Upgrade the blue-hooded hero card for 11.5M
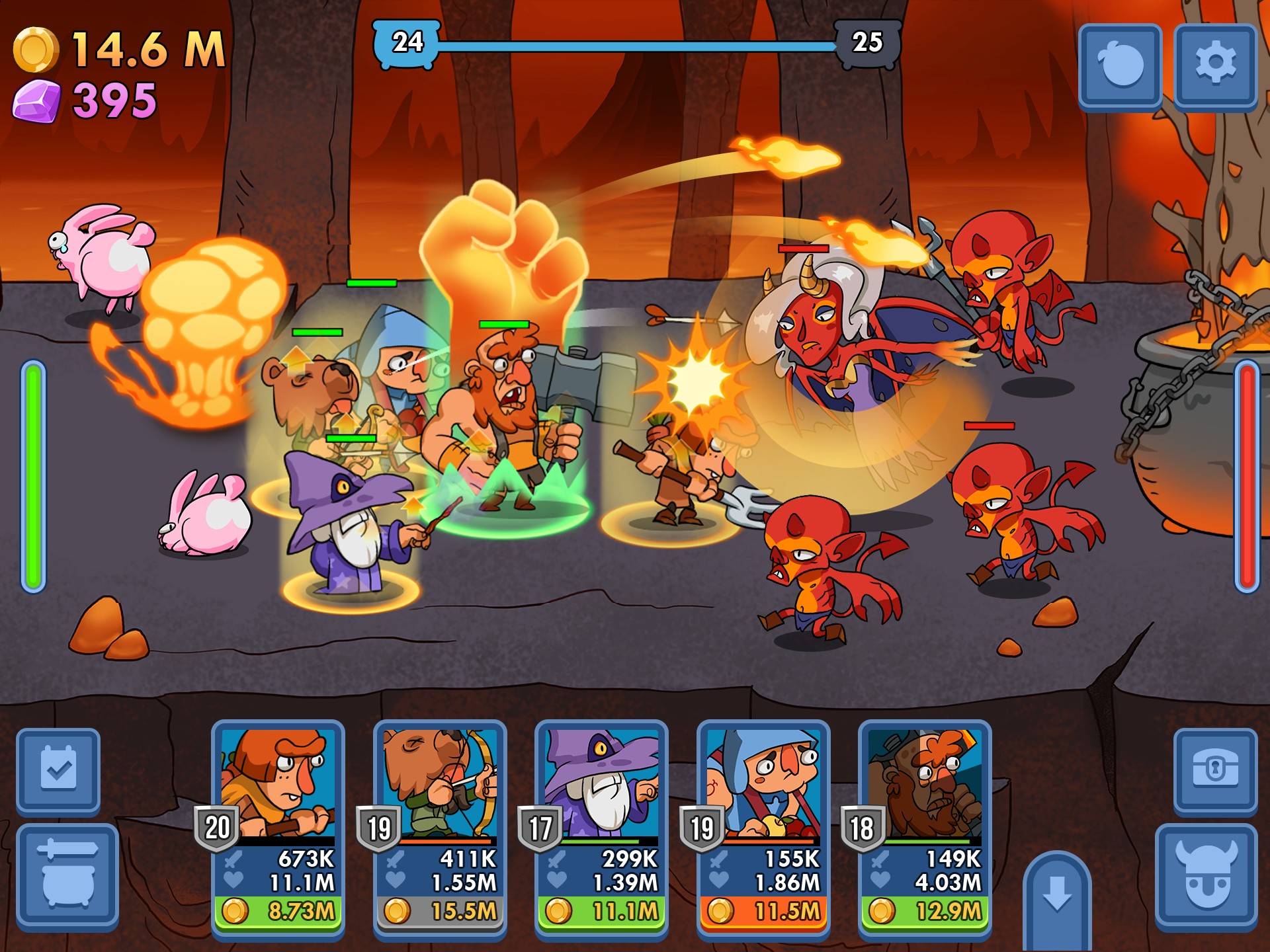Screen dimensions: 1270x952 pos(763,911)
